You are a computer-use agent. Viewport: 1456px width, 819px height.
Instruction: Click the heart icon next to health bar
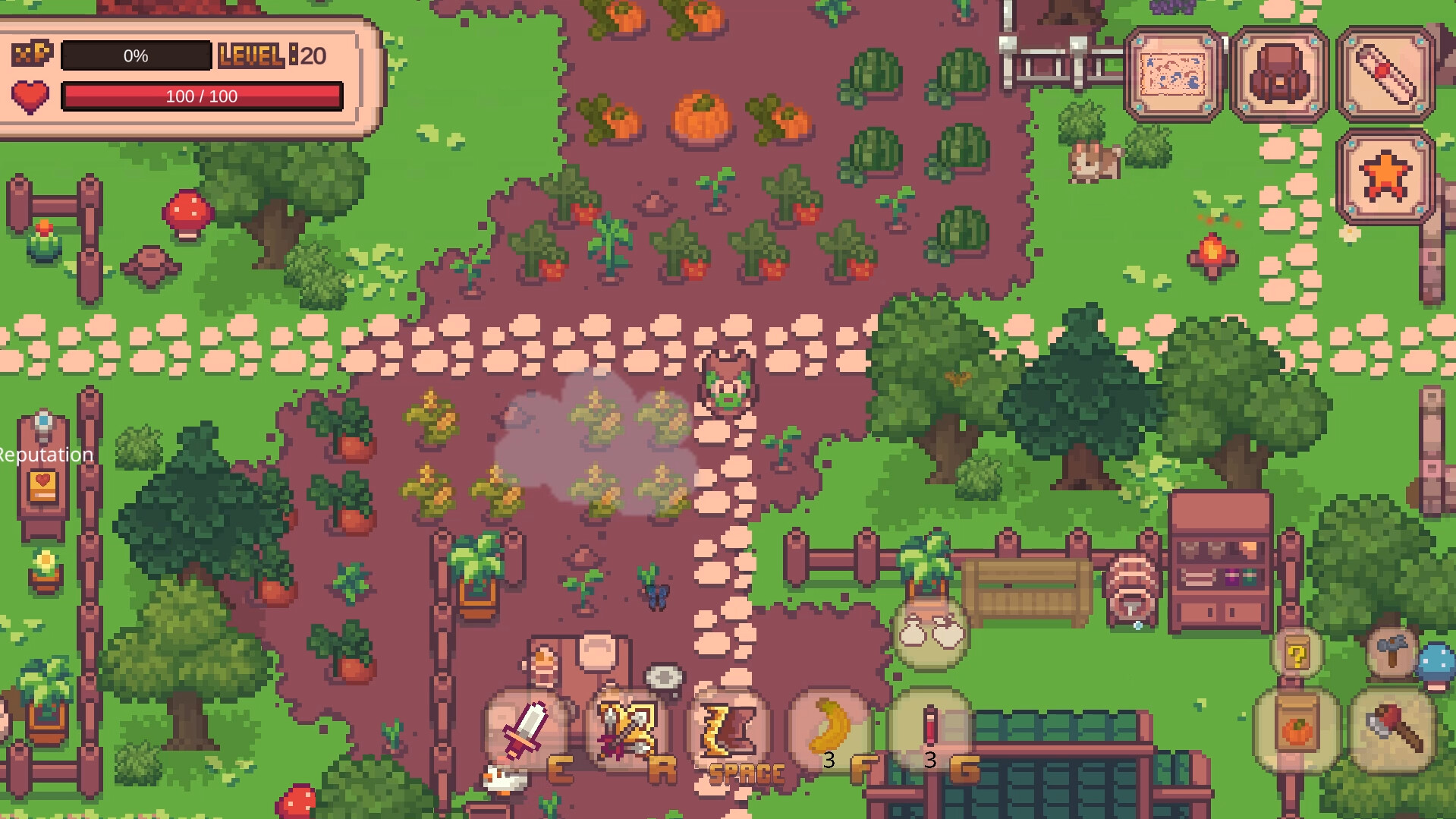click(x=29, y=96)
